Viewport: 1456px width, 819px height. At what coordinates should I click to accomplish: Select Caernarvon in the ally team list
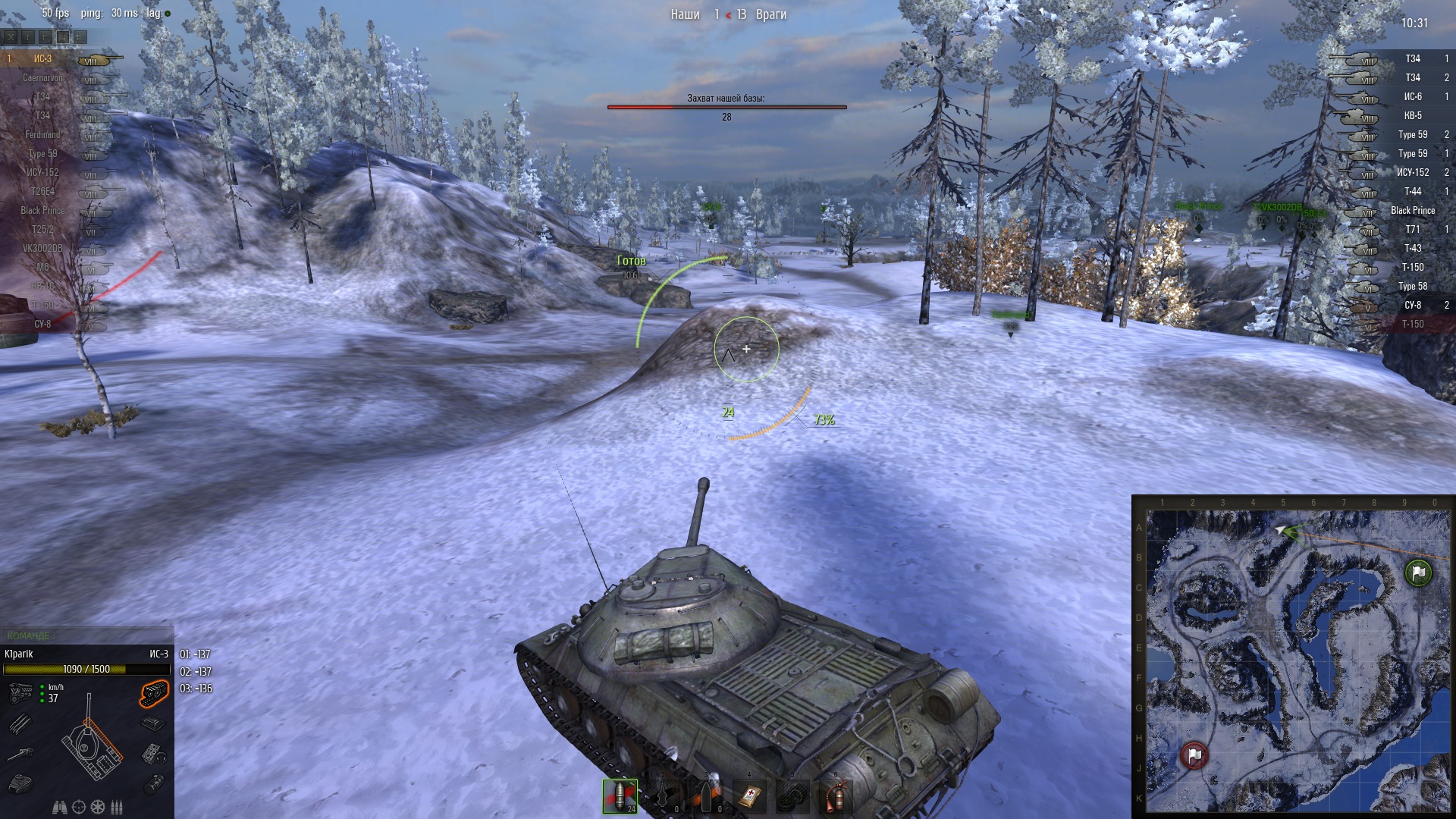pyautogui.click(x=42, y=77)
